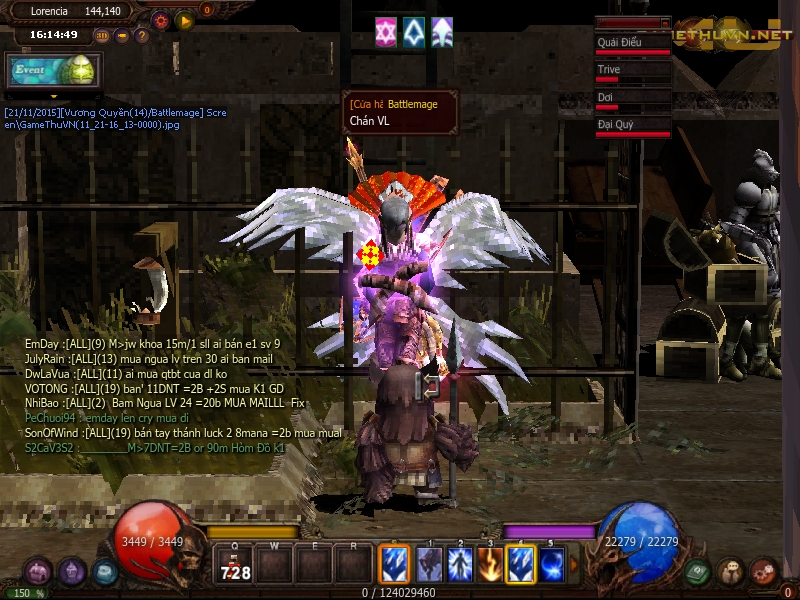Open the blue round icon beside the health orb
Screen dimensions: 800x600
pyautogui.click(x=105, y=572)
